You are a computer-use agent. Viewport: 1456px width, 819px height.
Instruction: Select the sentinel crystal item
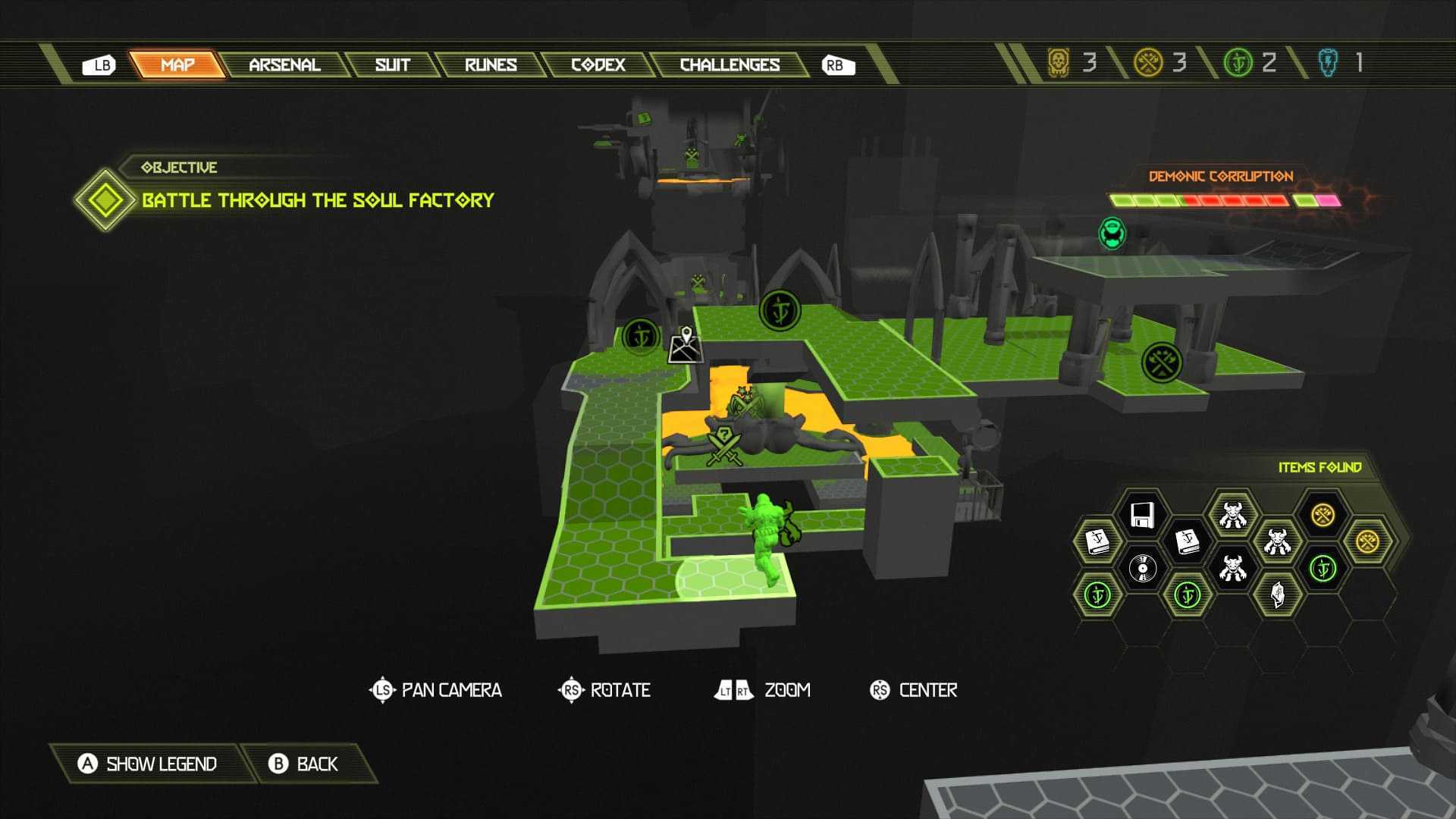(1278, 595)
